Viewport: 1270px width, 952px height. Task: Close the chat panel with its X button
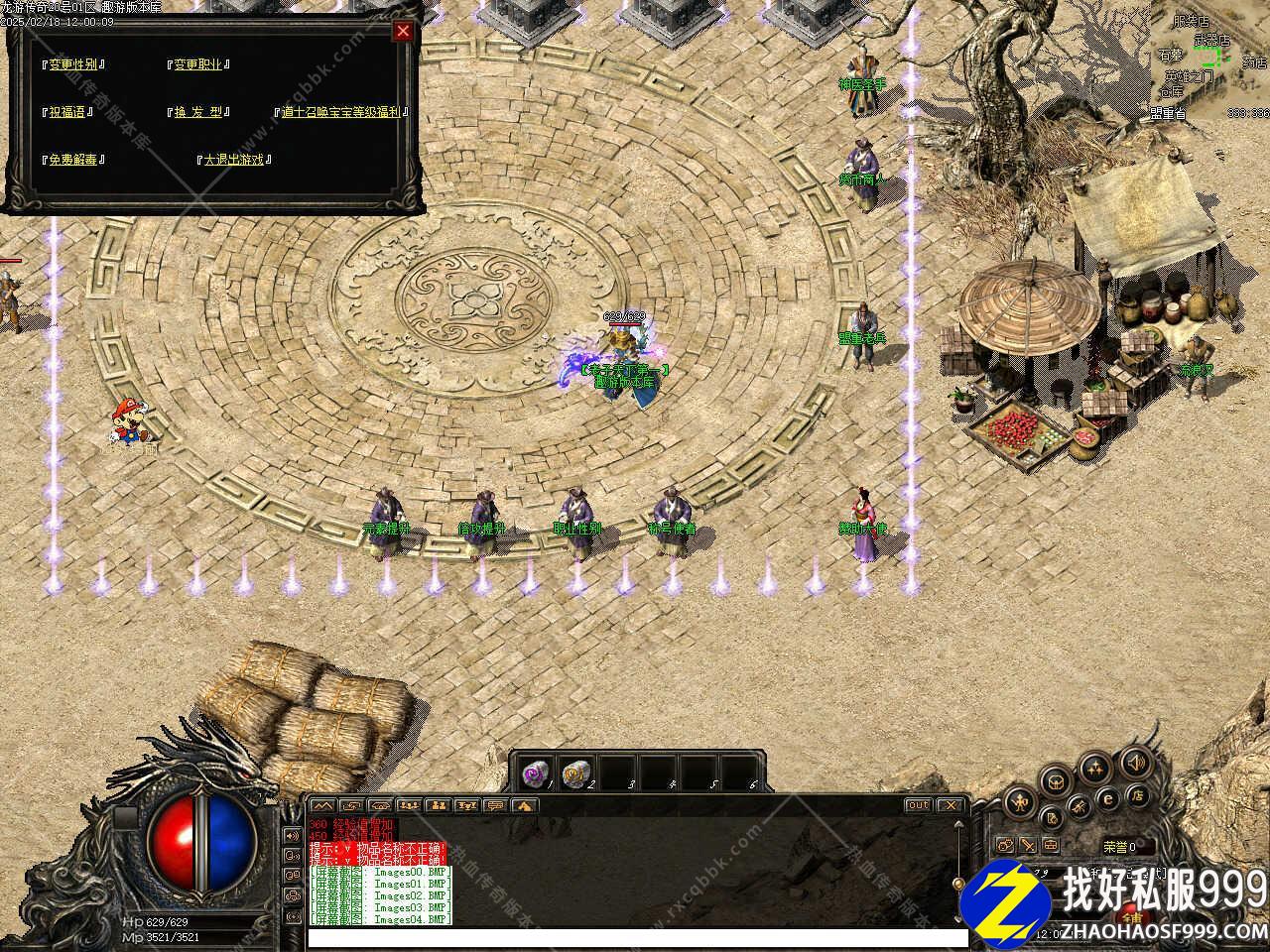(951, 805)
